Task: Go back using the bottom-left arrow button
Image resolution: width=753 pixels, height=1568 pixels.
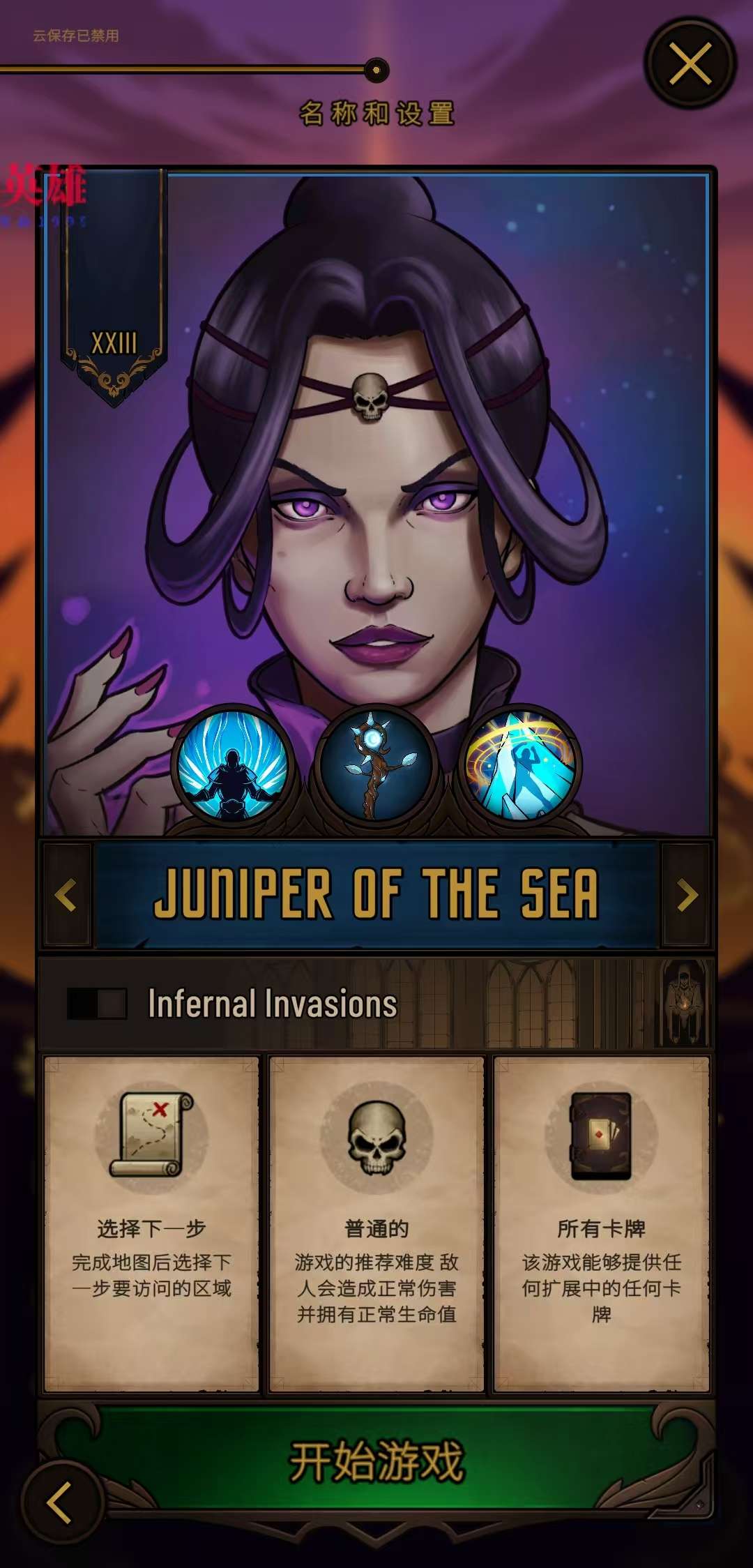Action: point(61,1502)
